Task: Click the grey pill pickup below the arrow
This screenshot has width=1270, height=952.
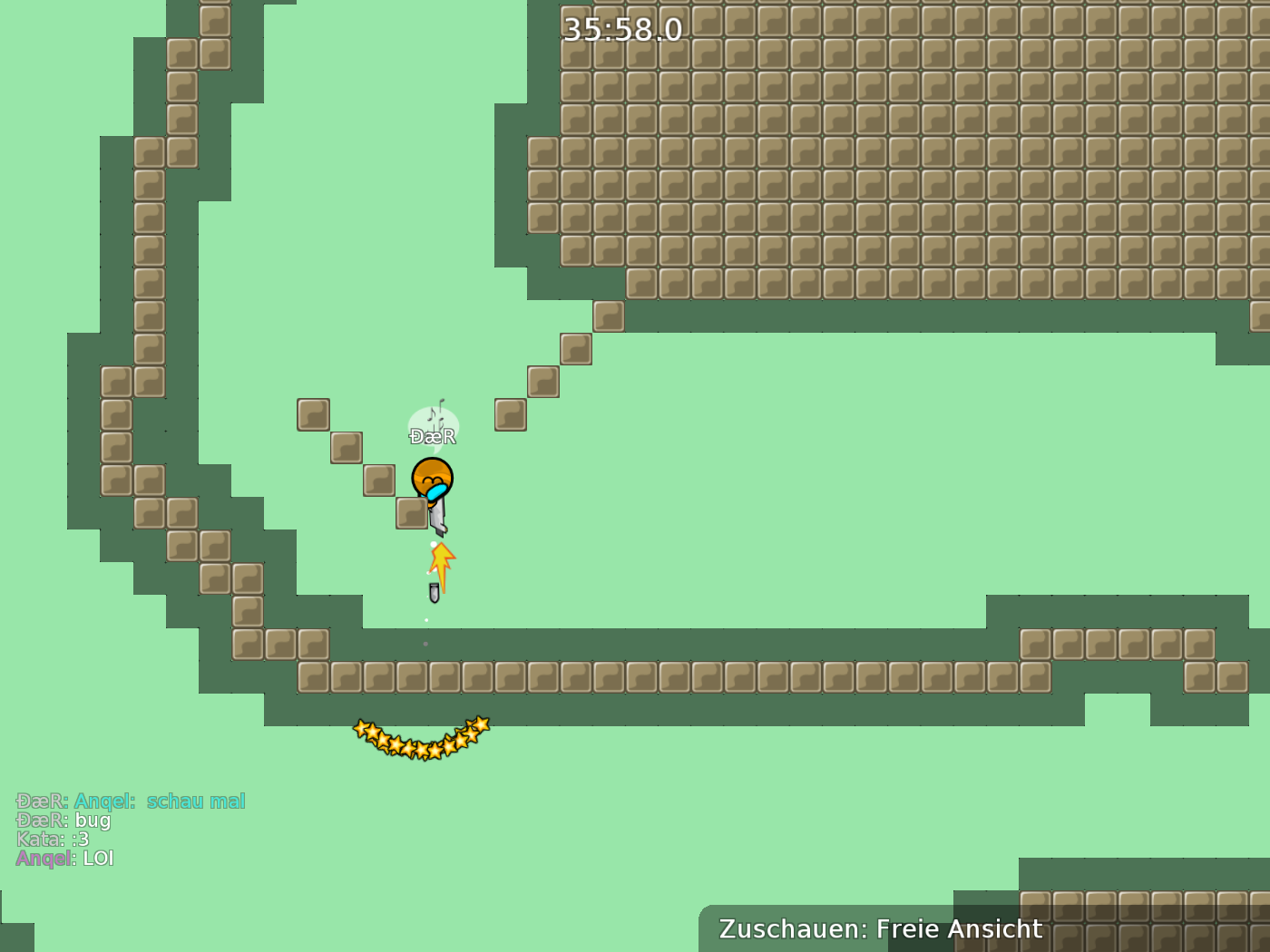Action: point(435,594)
